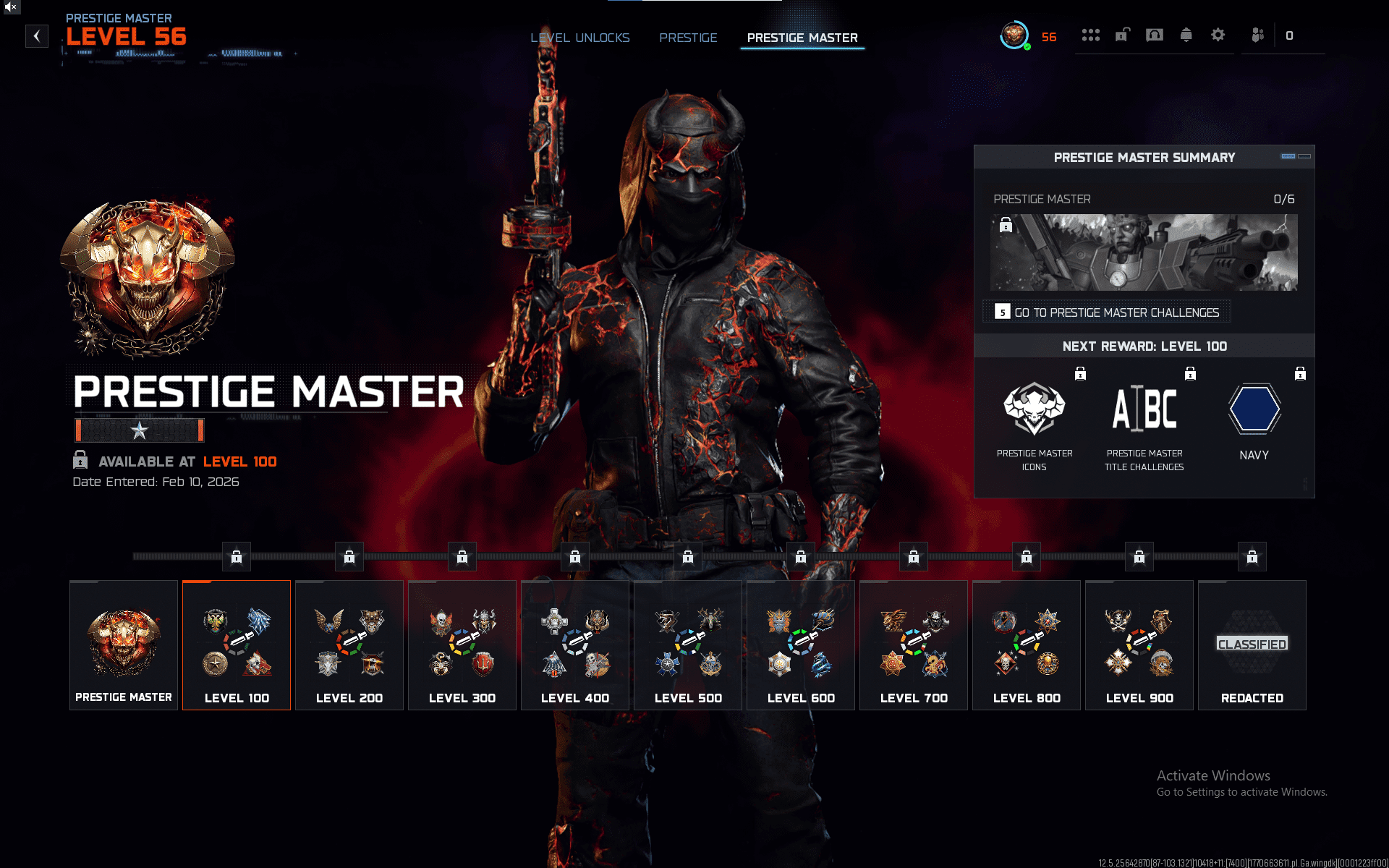Switch to the Level Unlocks tab
Screen dimensions: 1389x868
pos(579,38)
